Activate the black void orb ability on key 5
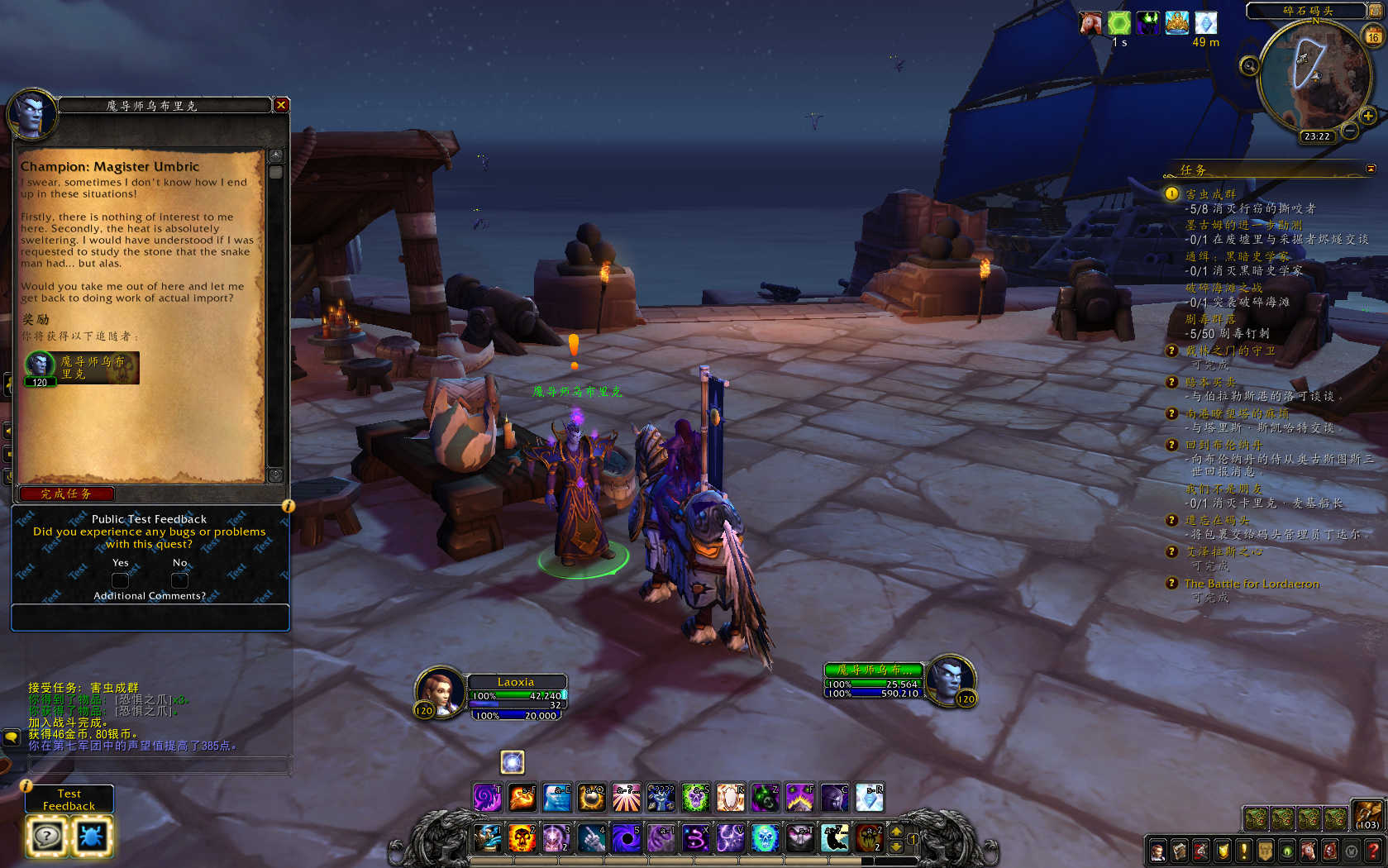Image resolution: width=1388 pixels, height=868 pixels. 626,838
